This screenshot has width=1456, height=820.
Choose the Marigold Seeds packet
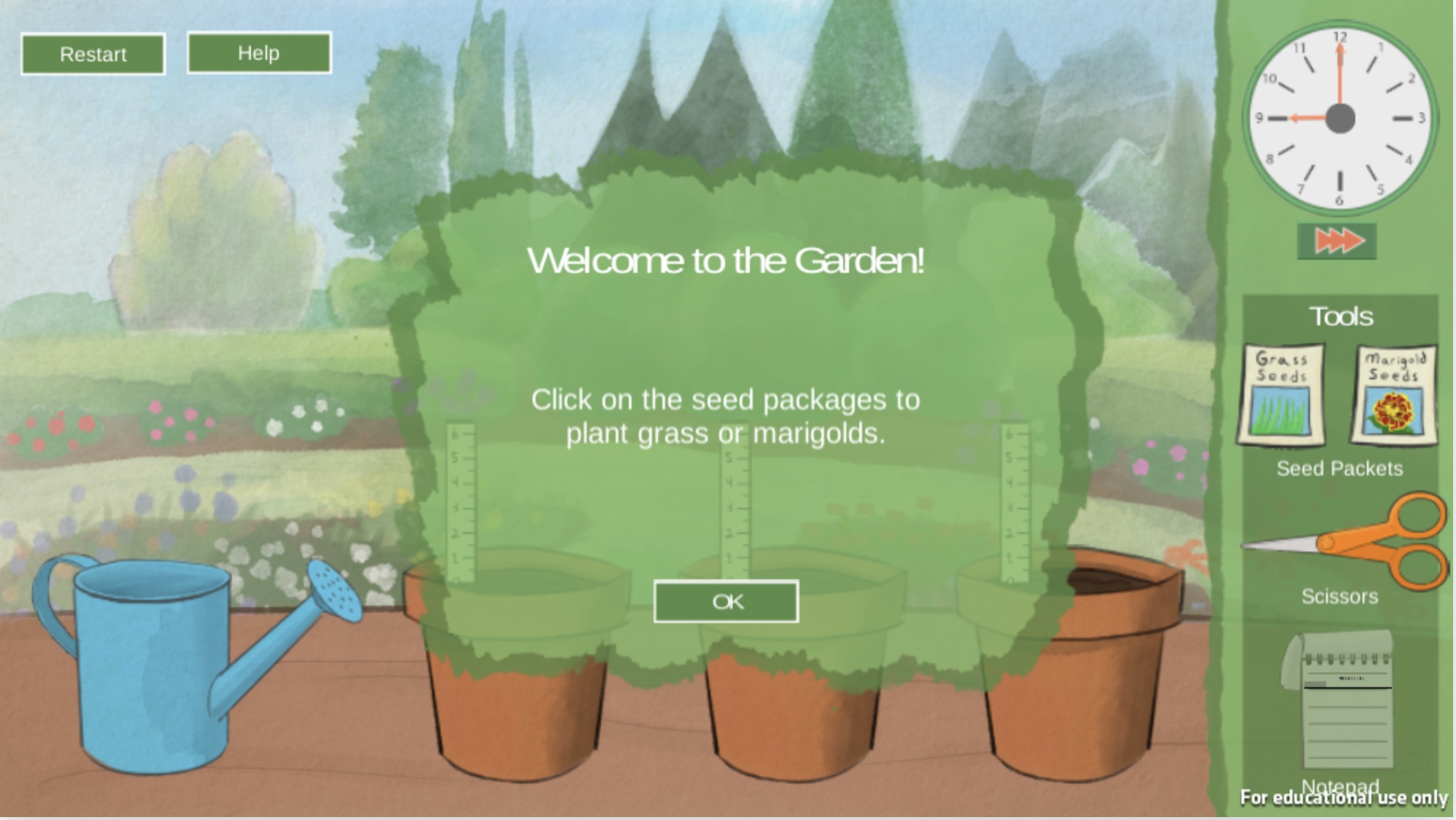[x=1394, y=395]
